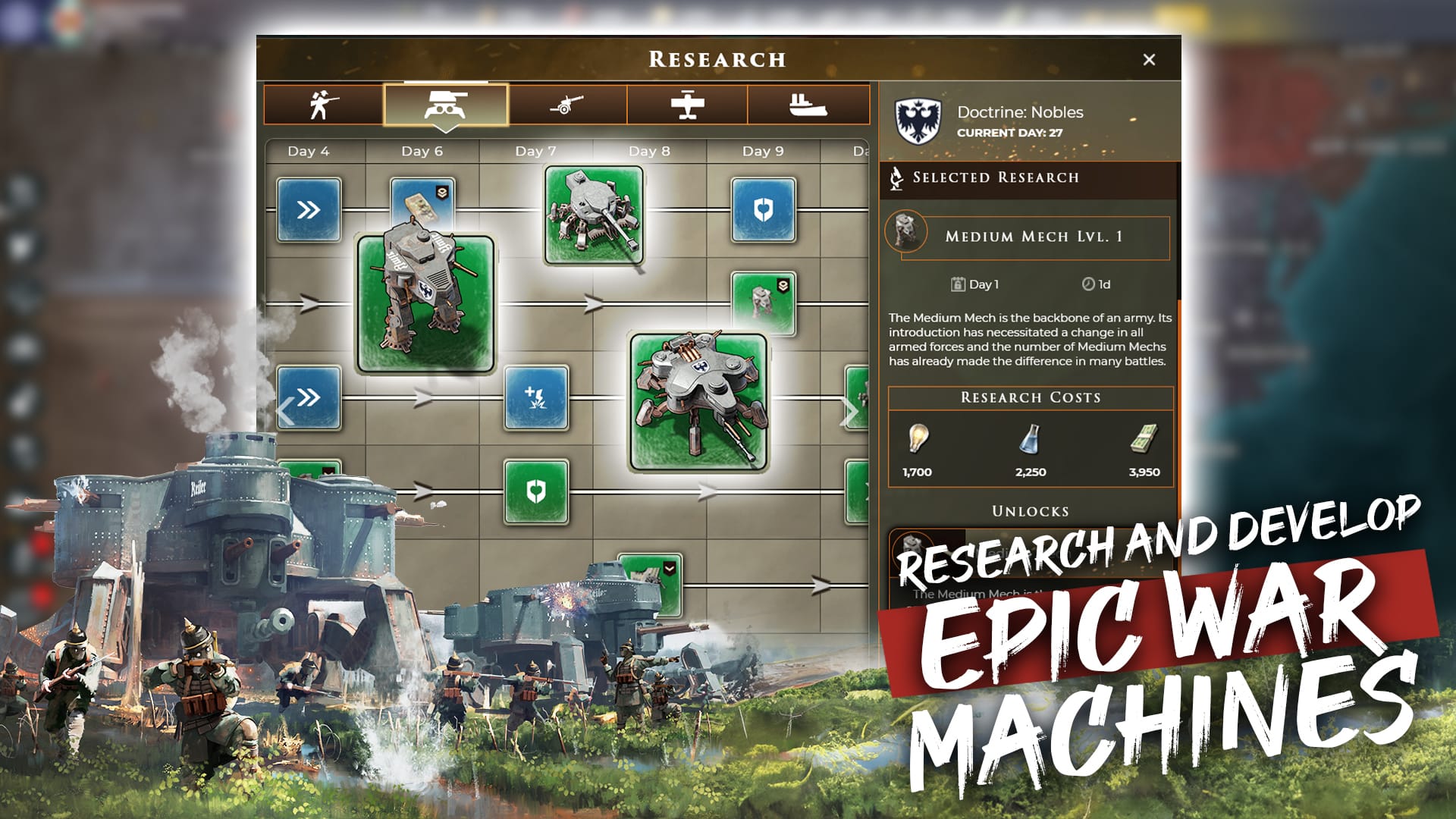Switch to the aircraft research tree
Viewport: 1456px width, 819px height.
(689, 105)
